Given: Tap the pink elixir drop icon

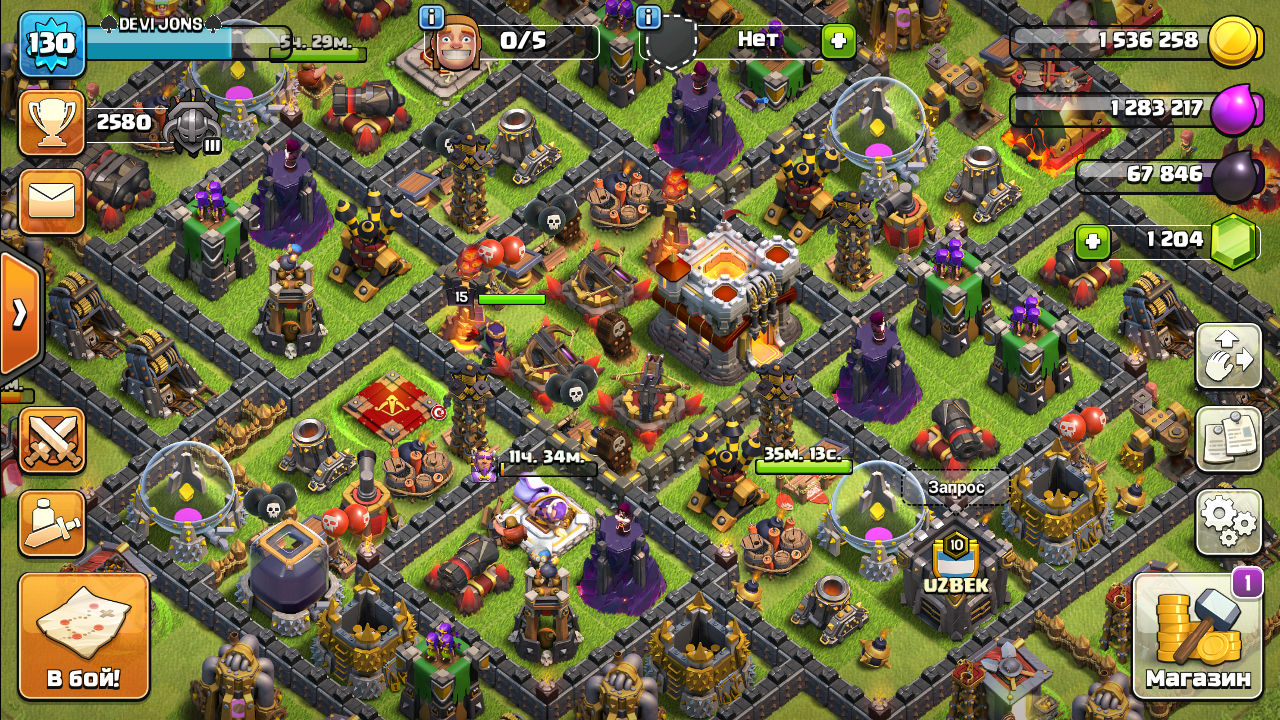Looking at the screenshot, I should pos(1235,109).
